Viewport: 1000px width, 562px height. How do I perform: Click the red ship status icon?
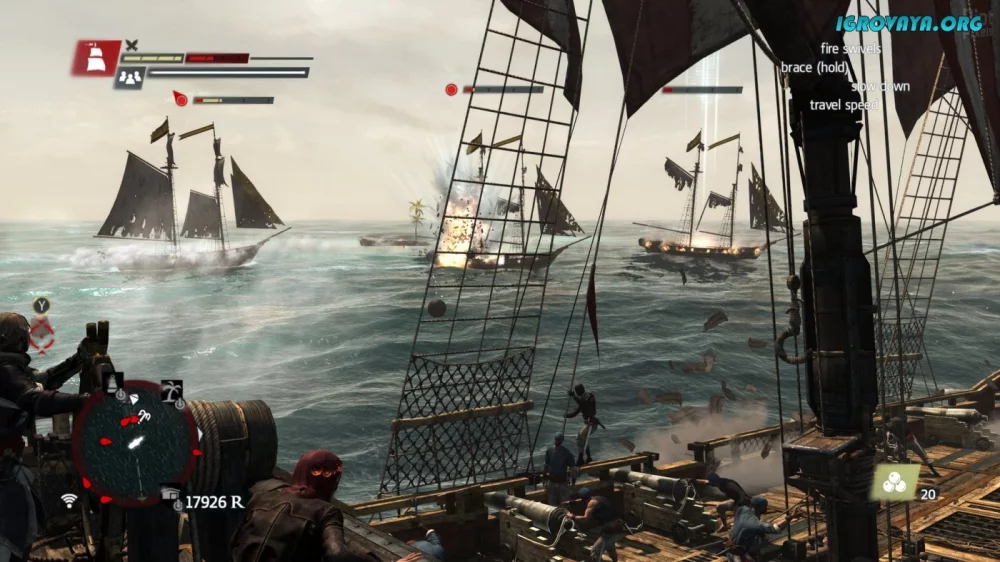coord(96,58)
